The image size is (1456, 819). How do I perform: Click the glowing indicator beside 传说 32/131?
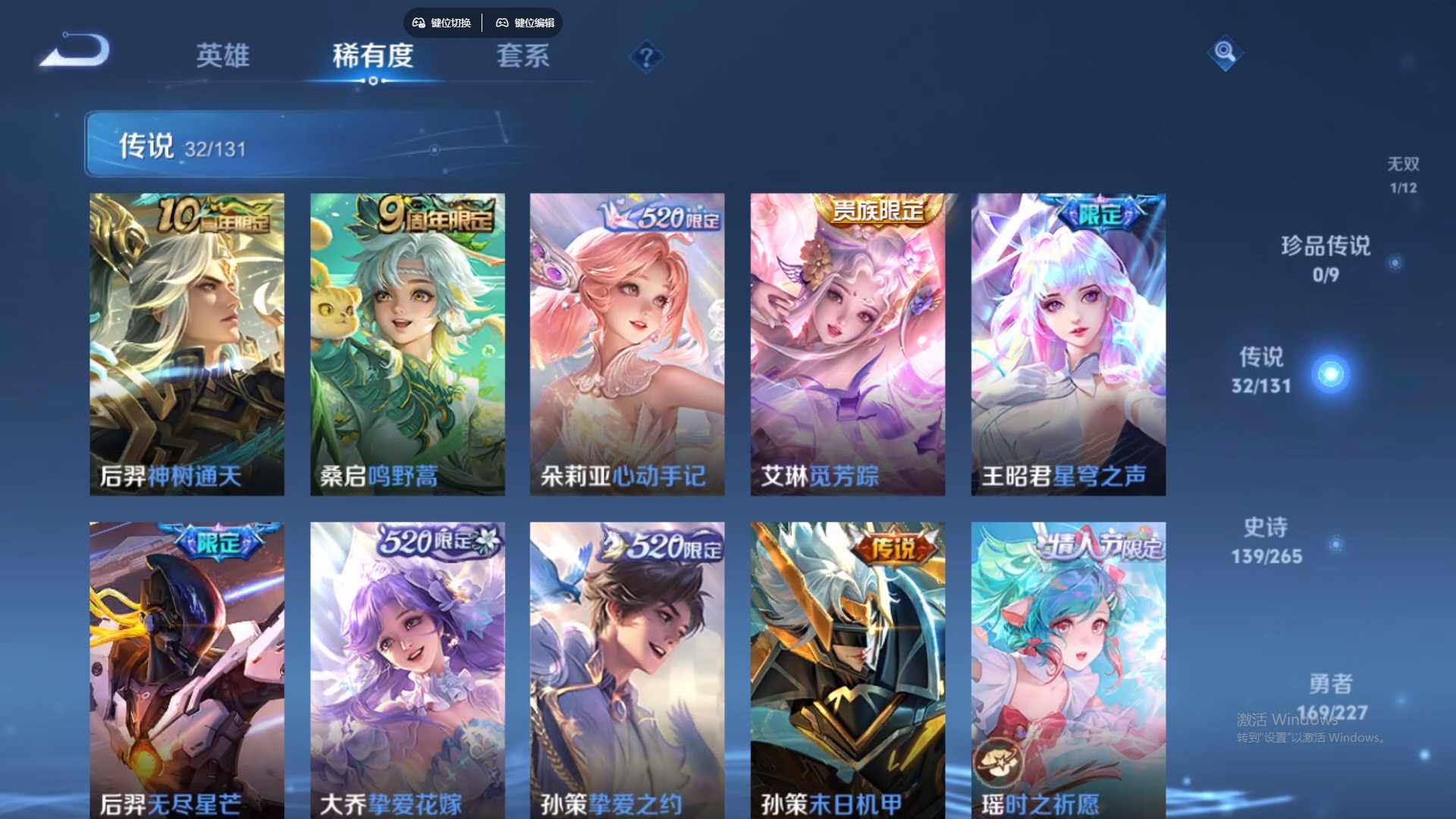point(1331,373)
